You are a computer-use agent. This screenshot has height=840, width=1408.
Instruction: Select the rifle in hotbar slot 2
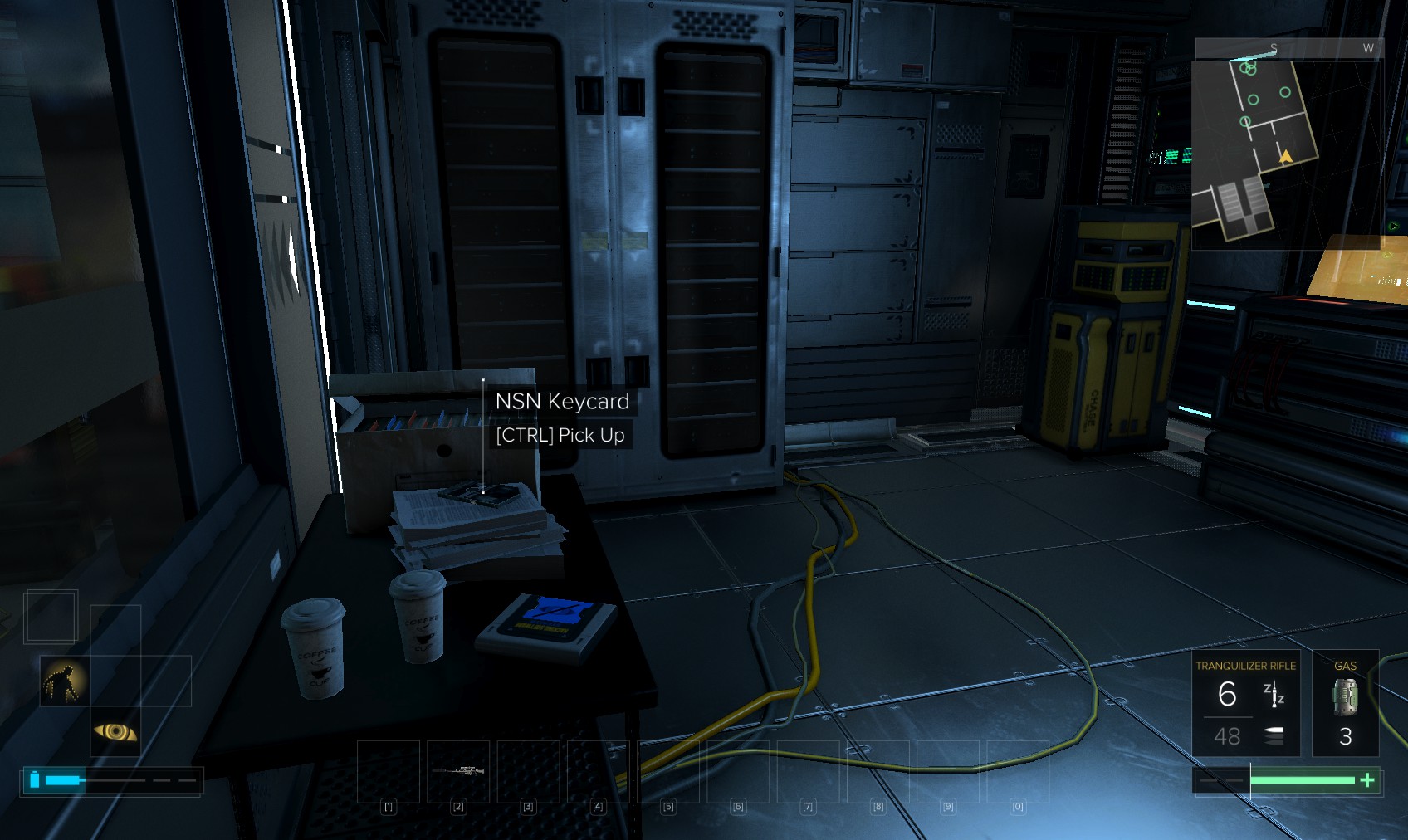[x=458, y=771]
